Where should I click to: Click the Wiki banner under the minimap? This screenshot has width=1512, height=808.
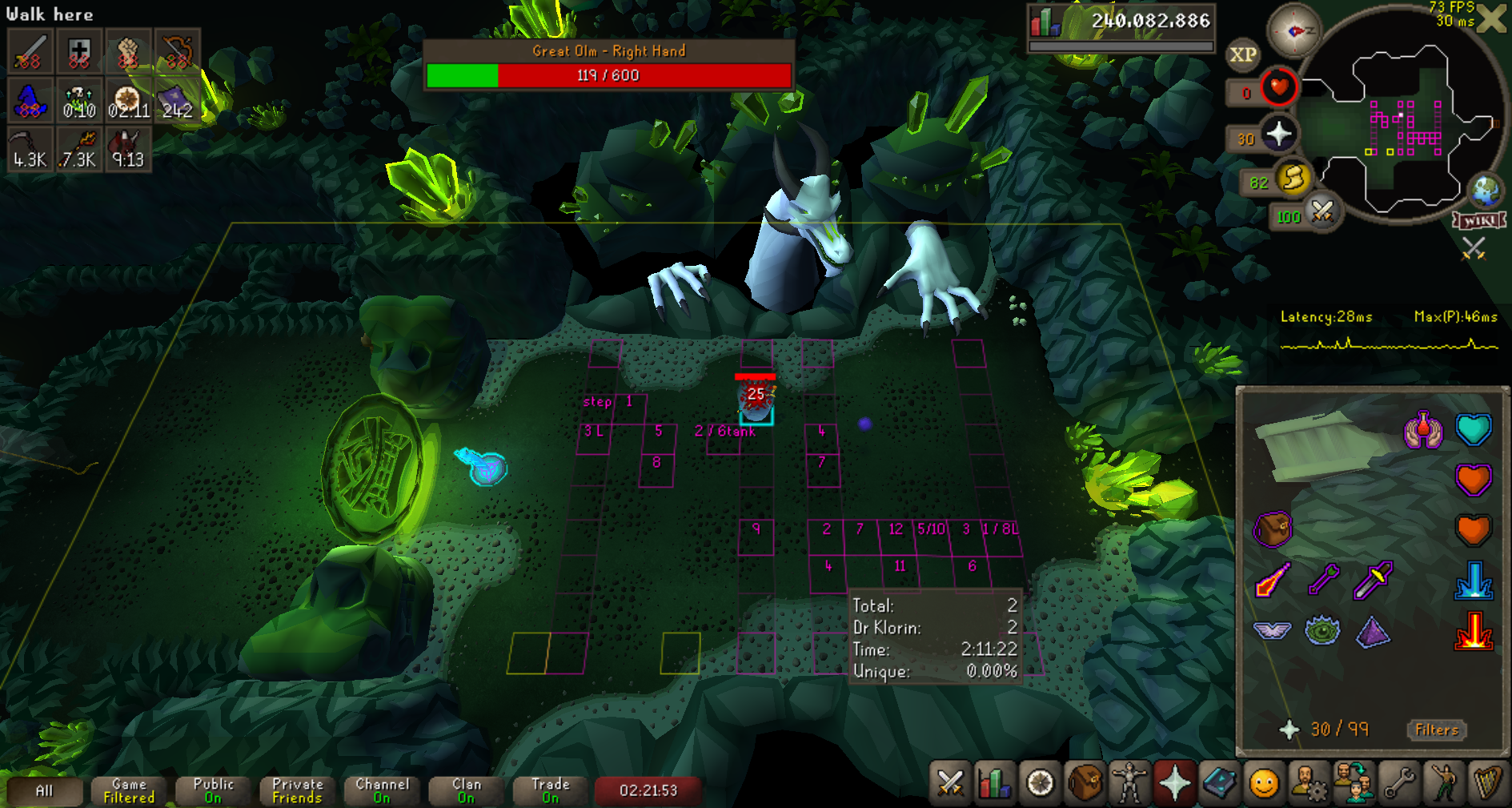tap(1480, 221)
